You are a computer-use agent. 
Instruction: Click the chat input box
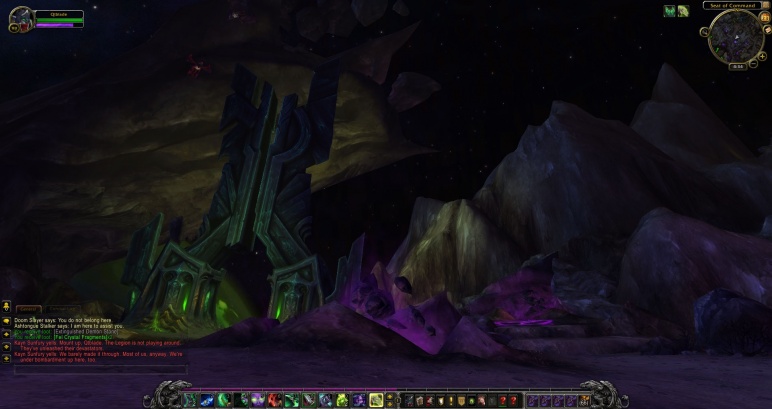100,369
